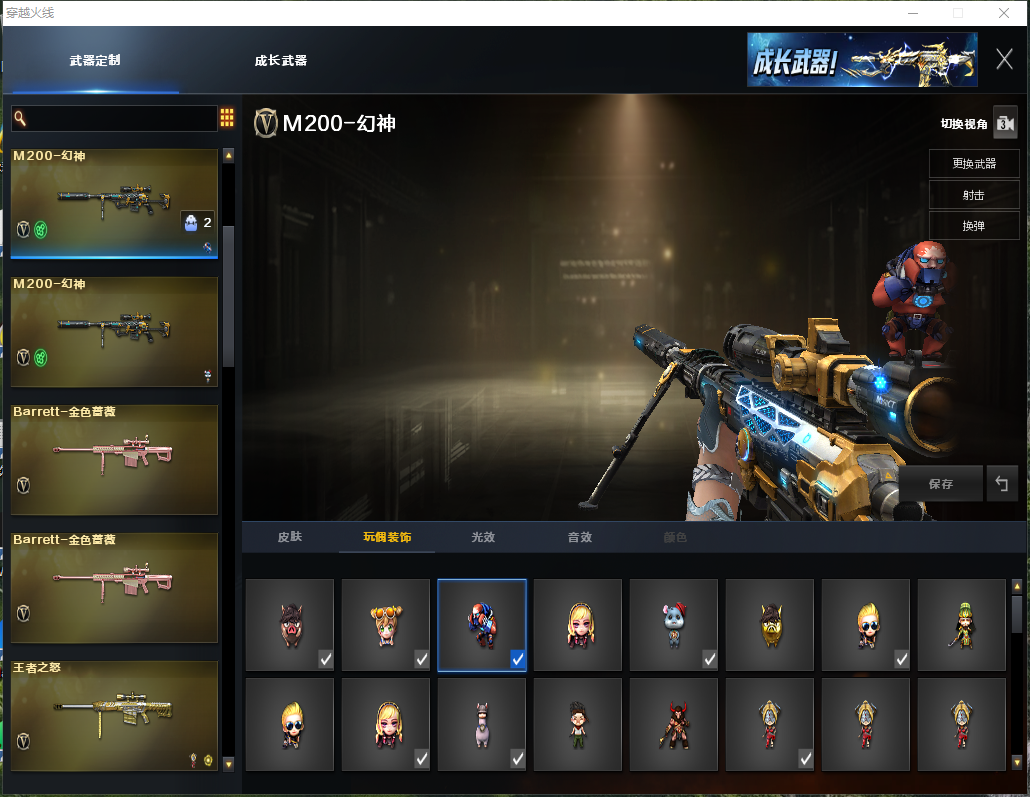Click the undo arrow beside 保存
The width and height of the screenshot is (1030, 797).
click(x=1001, y=484)
